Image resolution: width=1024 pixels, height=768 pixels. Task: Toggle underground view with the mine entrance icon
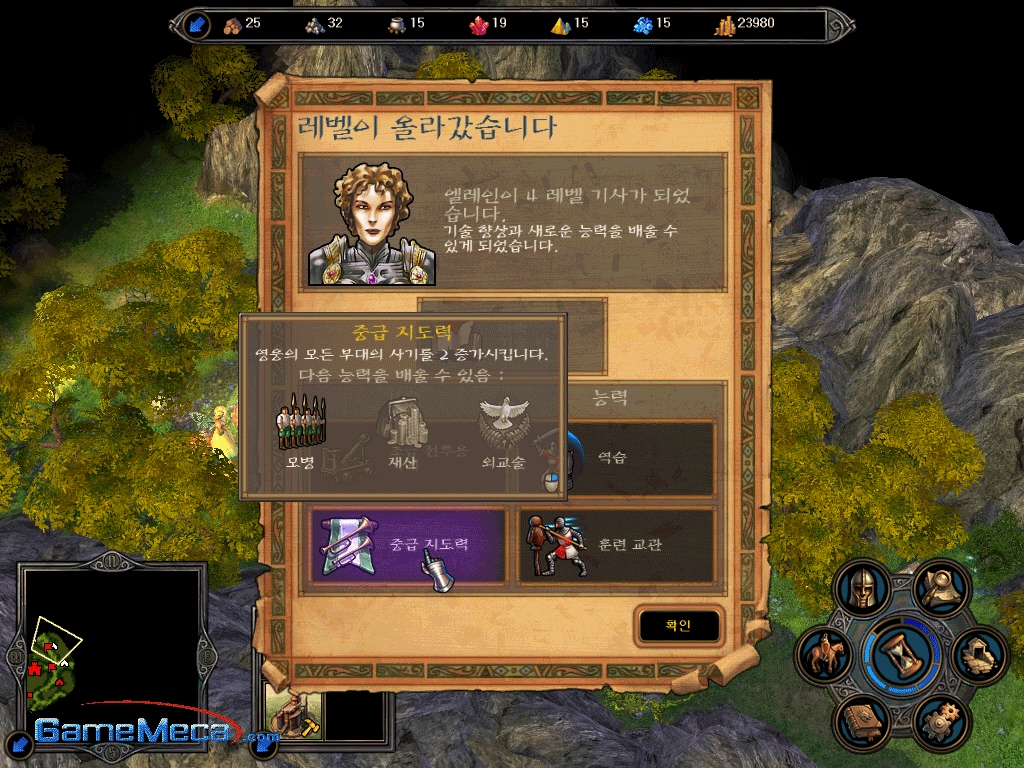979,655
